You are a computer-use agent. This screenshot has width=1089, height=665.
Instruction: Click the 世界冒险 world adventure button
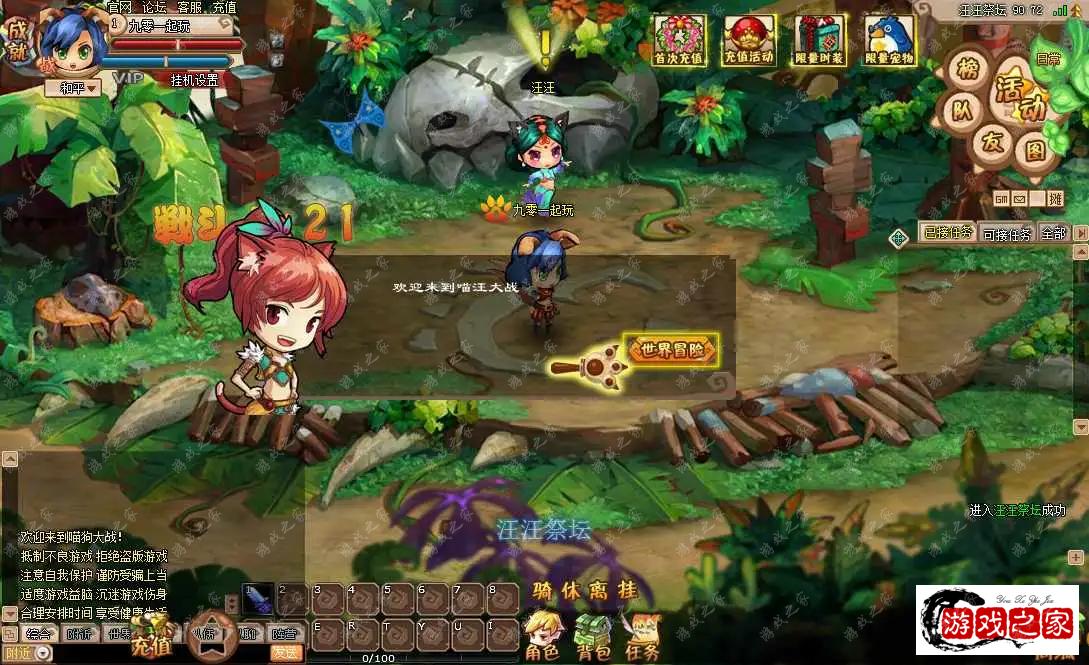pyautogui.click(x=672, y=350)
